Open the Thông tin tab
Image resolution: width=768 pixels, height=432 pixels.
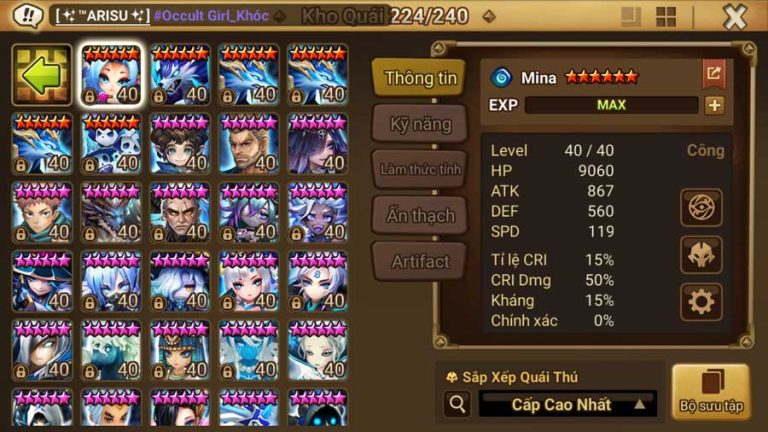[x=419, y=78]
